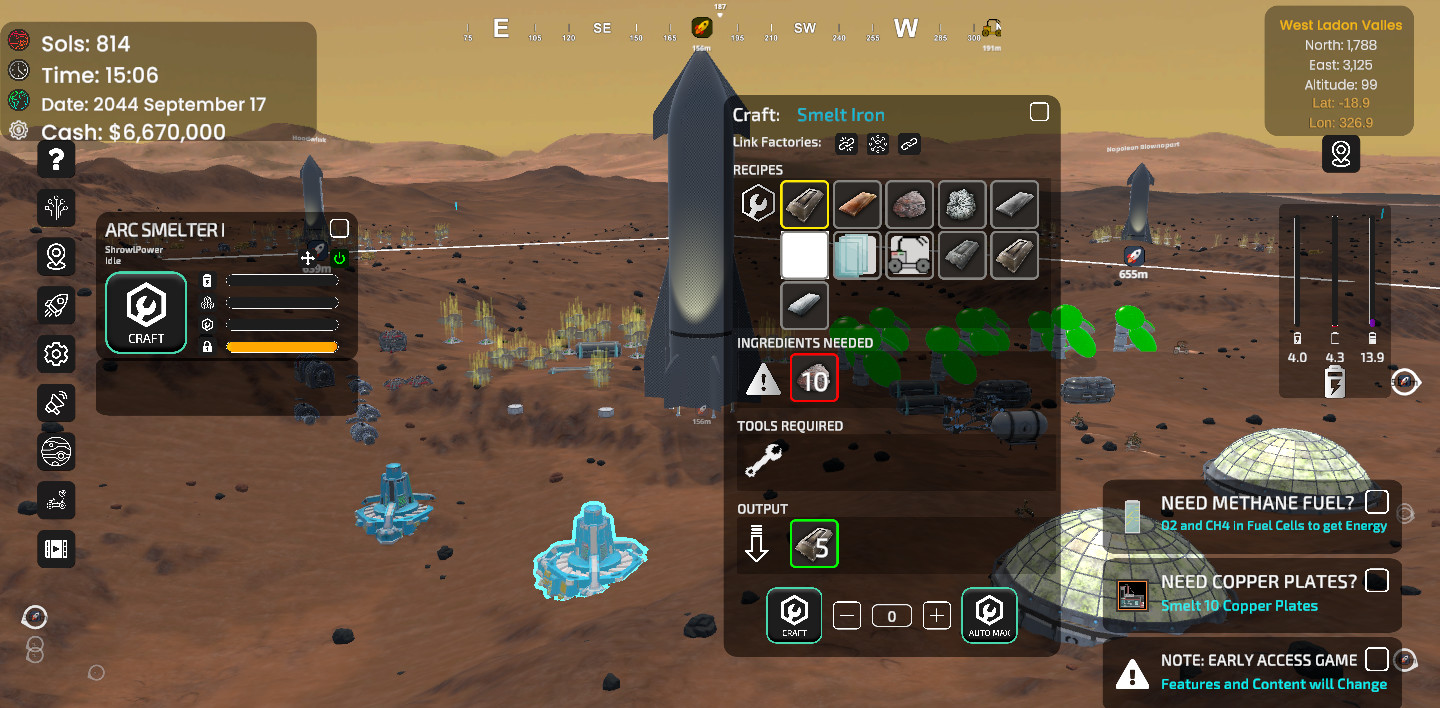This screenshot has height=708, width=1440.
Task: Click the large Craft button on Arc Smelter
Action: coord(146,312)
